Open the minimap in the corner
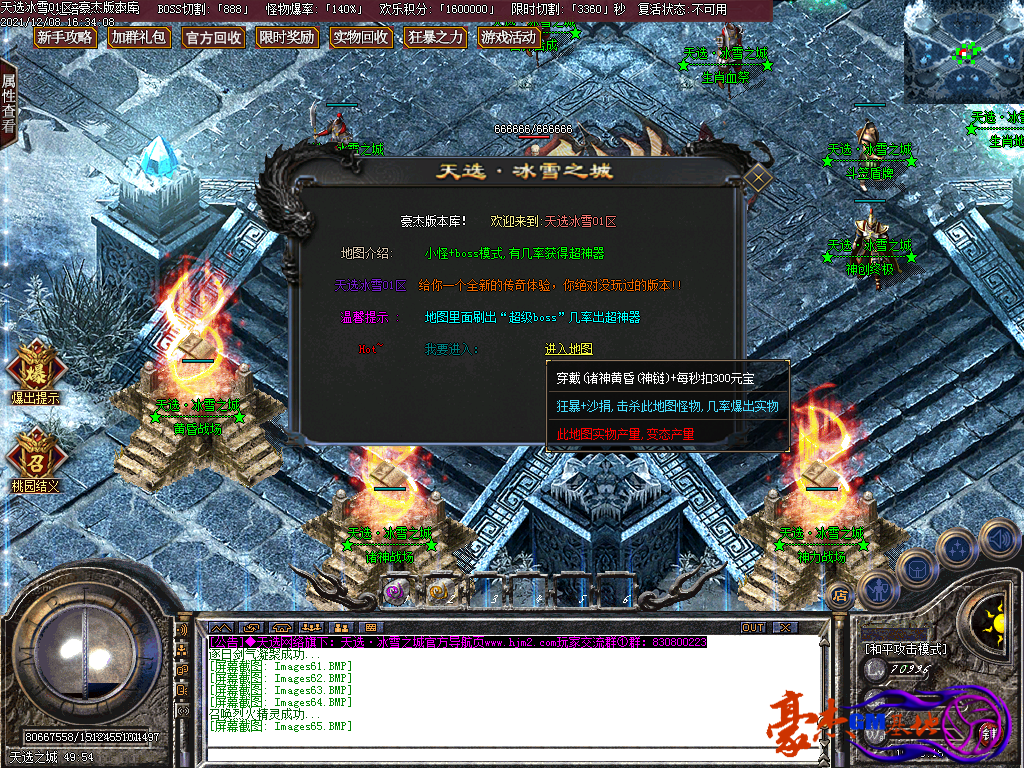Viewport: 1024px width, 768px height. (963, 51)
